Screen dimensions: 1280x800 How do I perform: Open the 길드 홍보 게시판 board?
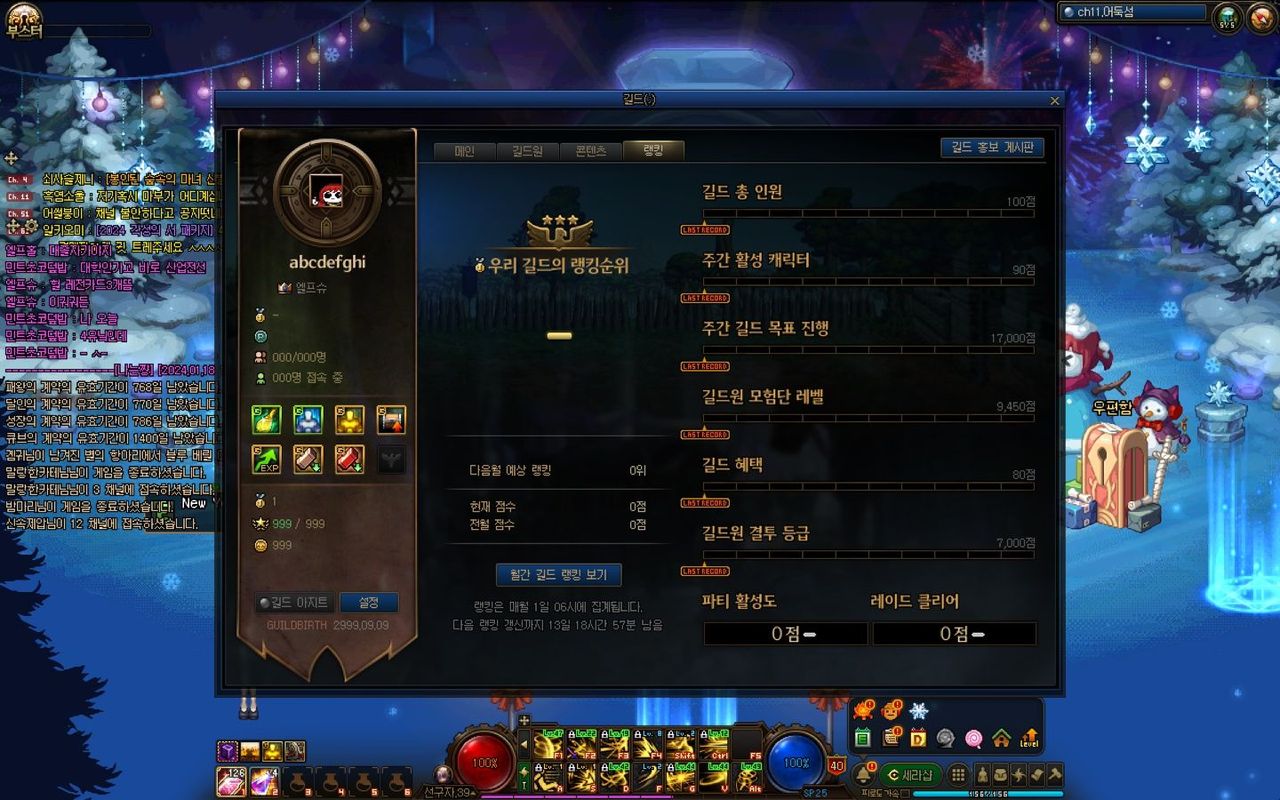[992, 148]
